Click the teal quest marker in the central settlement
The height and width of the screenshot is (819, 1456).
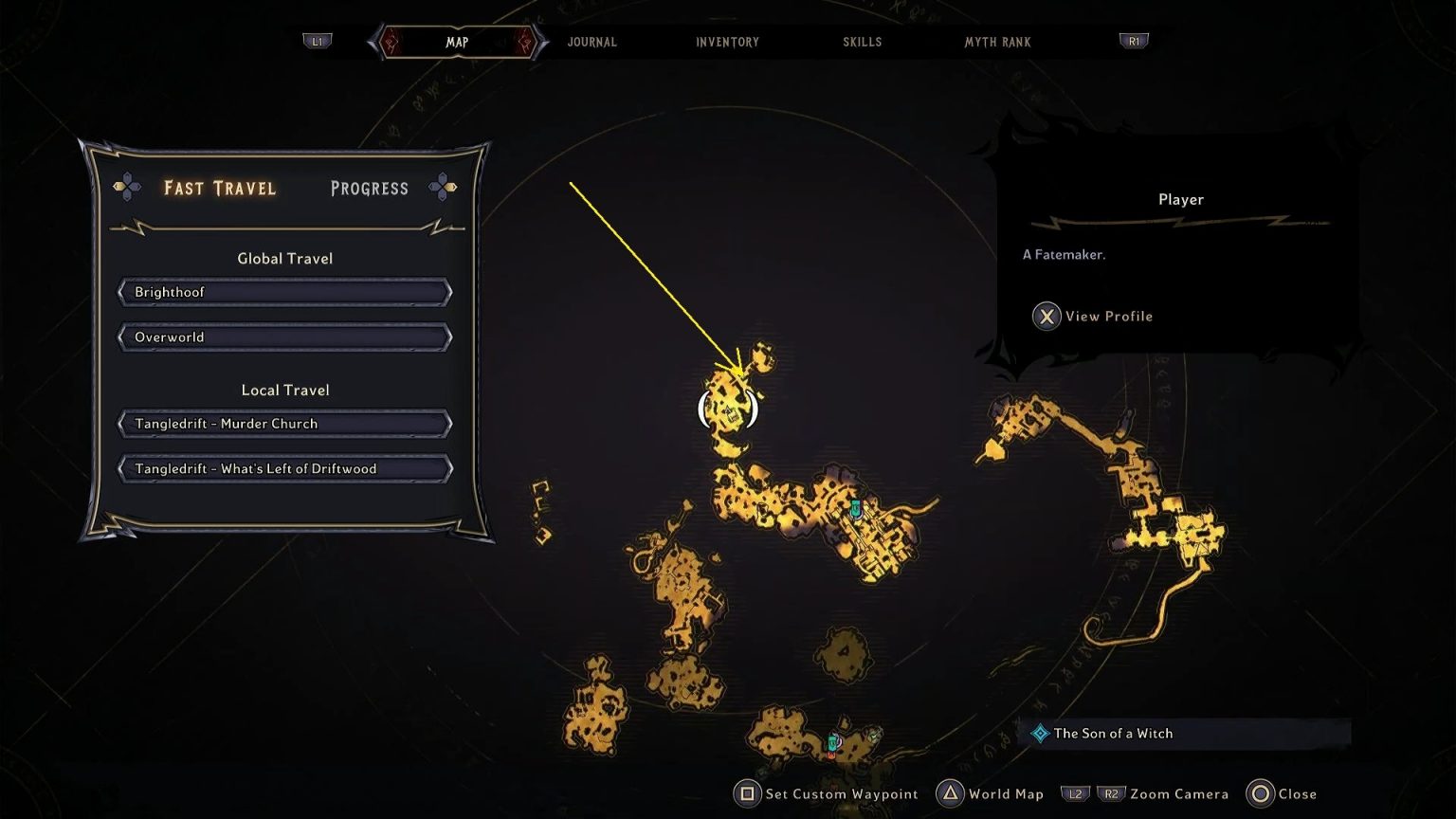(x=856, y=507)
